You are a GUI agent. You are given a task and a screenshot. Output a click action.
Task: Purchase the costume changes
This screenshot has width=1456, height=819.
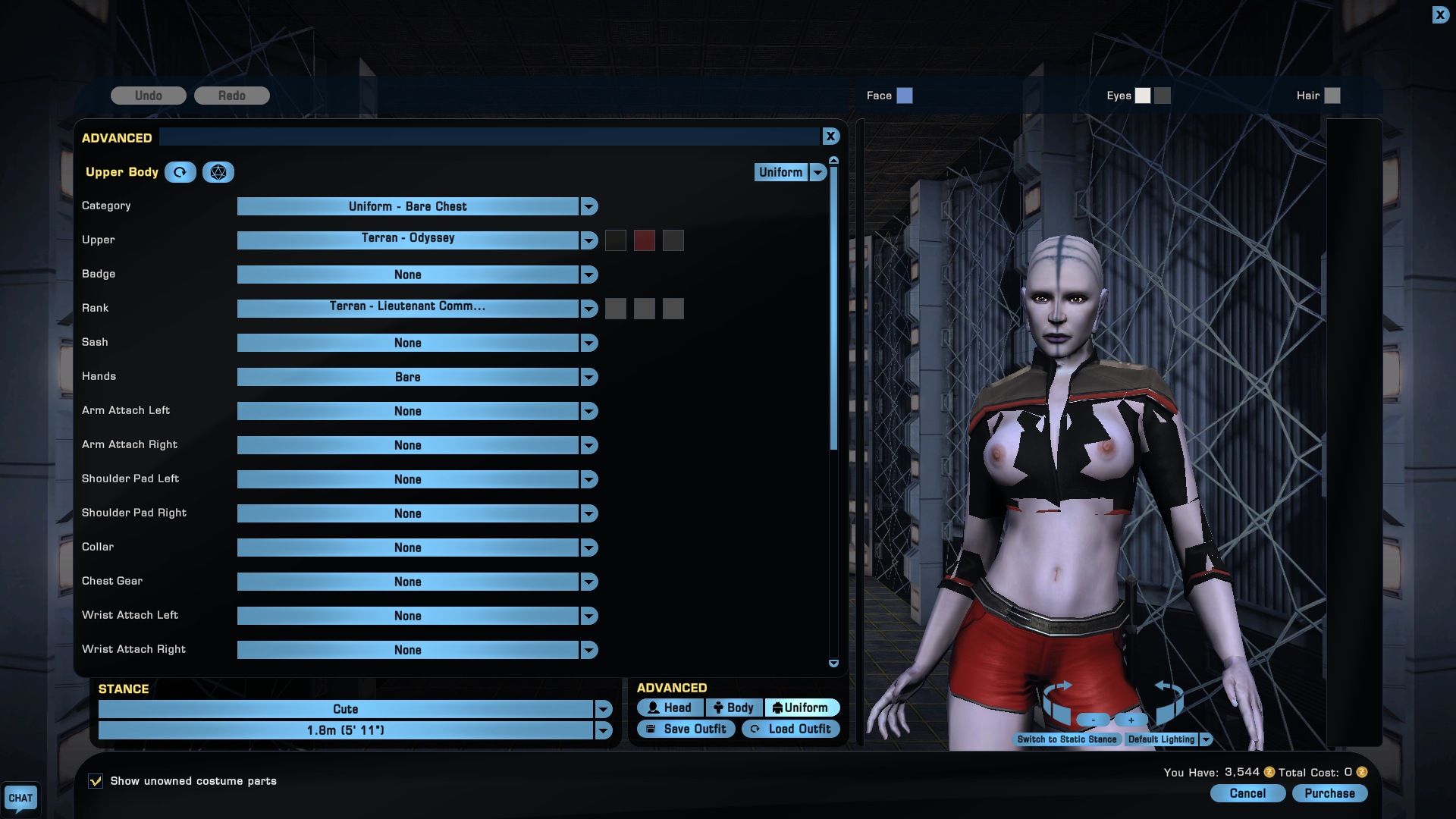[x=1329, y=793]
